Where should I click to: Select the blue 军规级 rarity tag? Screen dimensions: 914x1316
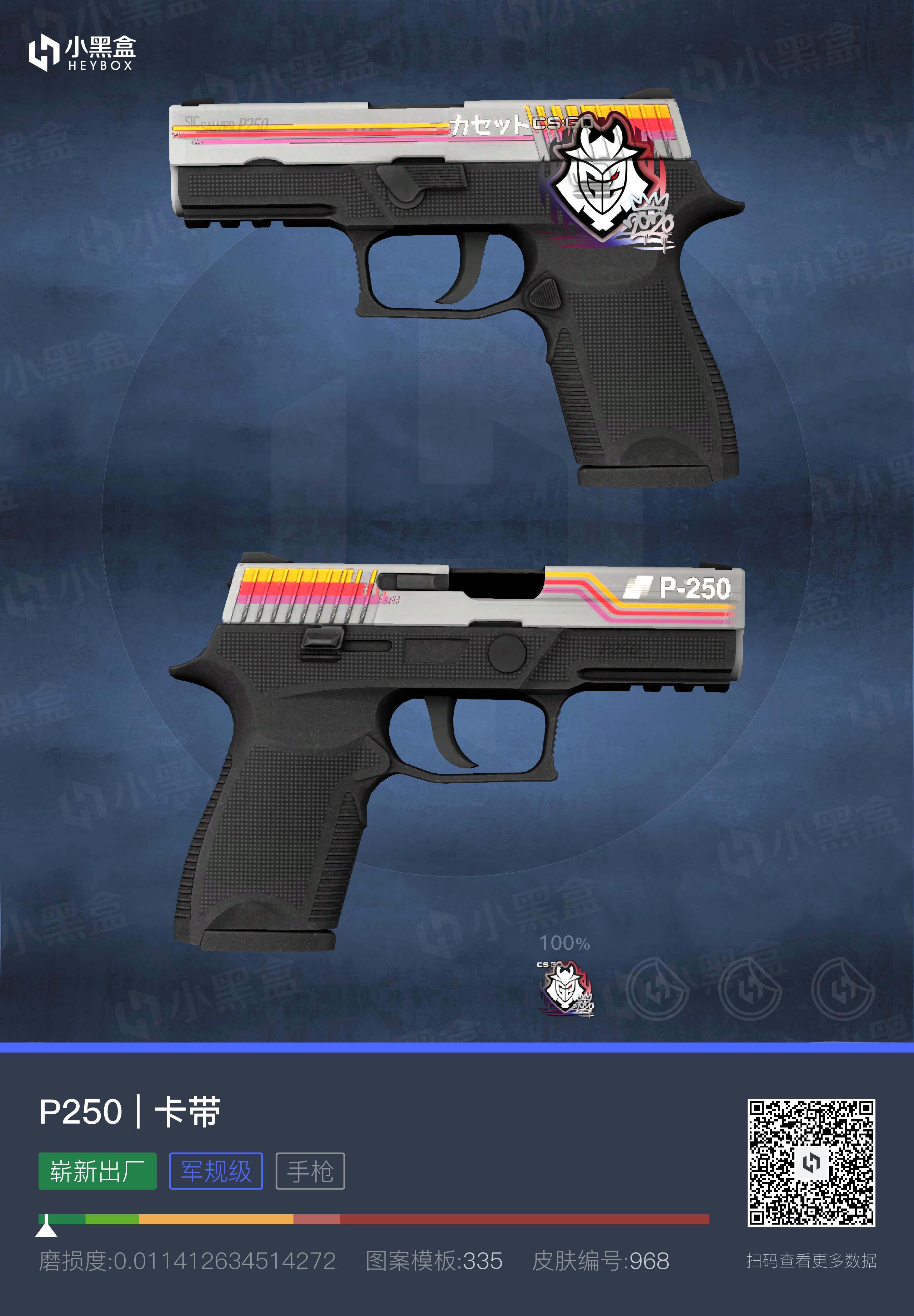(x=216, y=1171)
